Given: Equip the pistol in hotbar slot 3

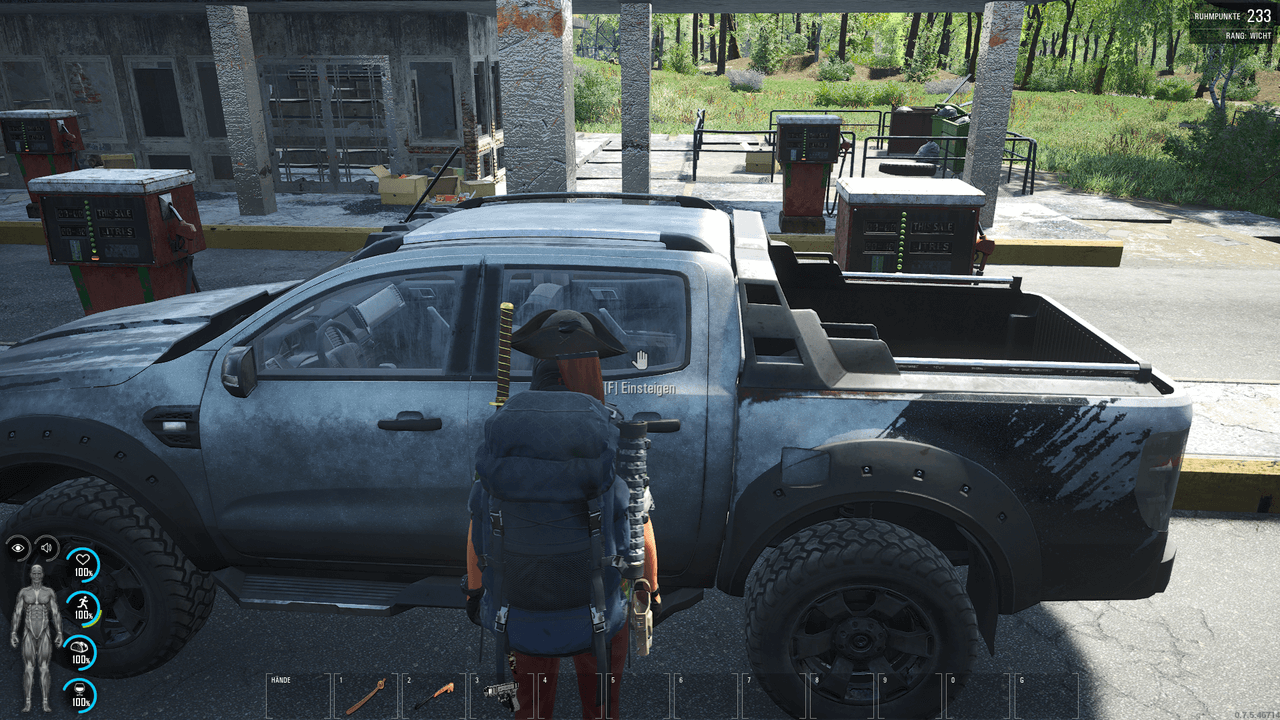Looking at the screenshot, I should point(502,695).
